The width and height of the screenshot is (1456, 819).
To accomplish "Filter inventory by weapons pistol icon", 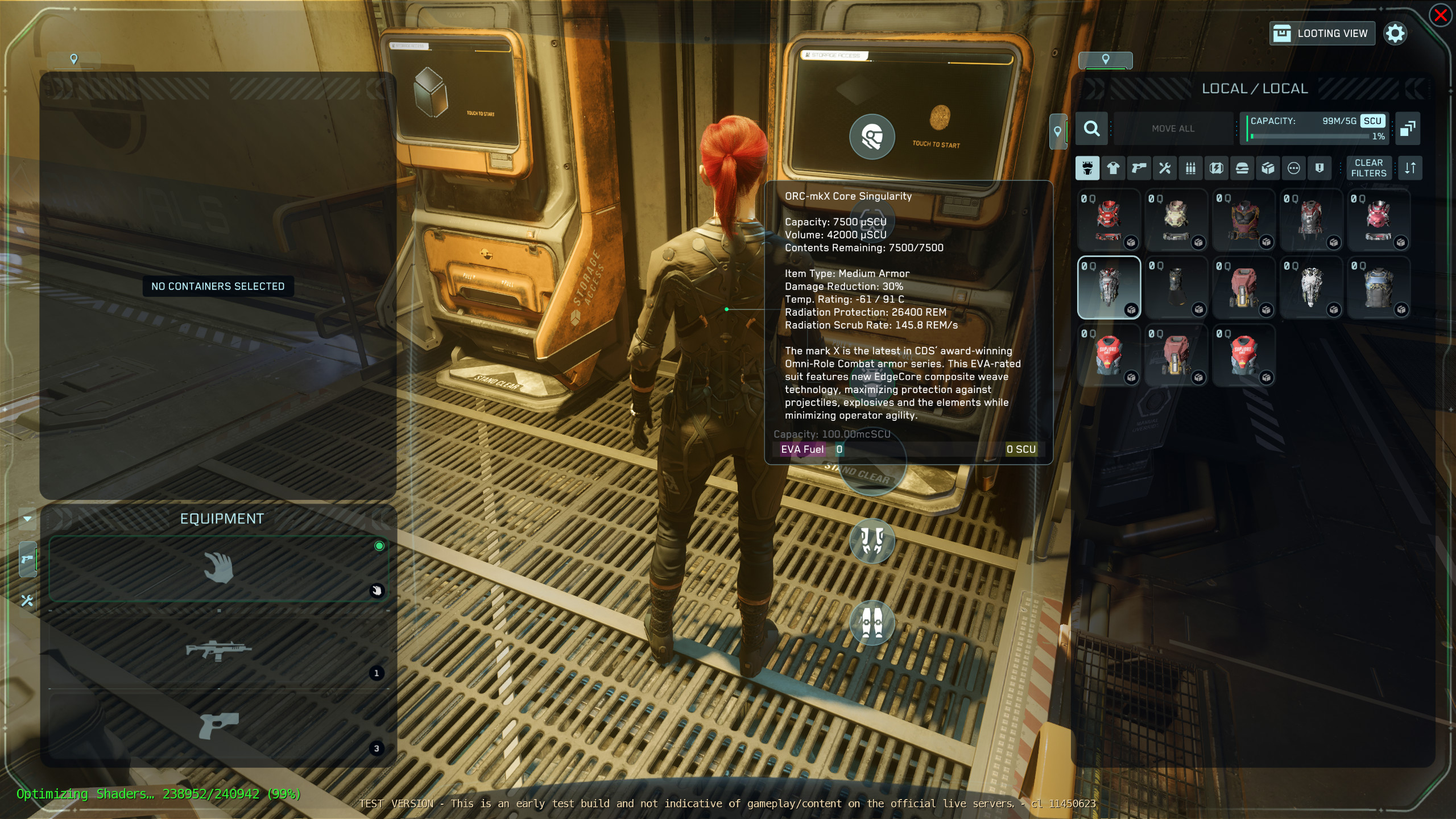I will pos(1139,168).
